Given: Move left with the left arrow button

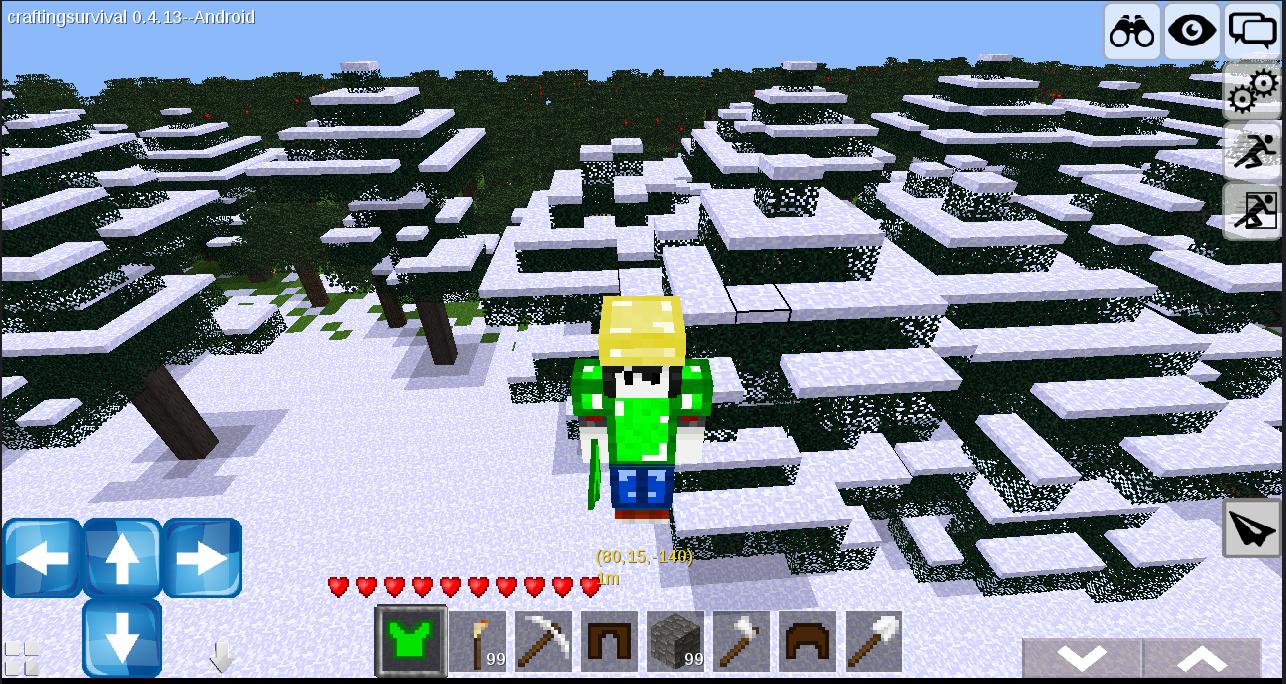Looking at the screenshot, I should (42, 558).
